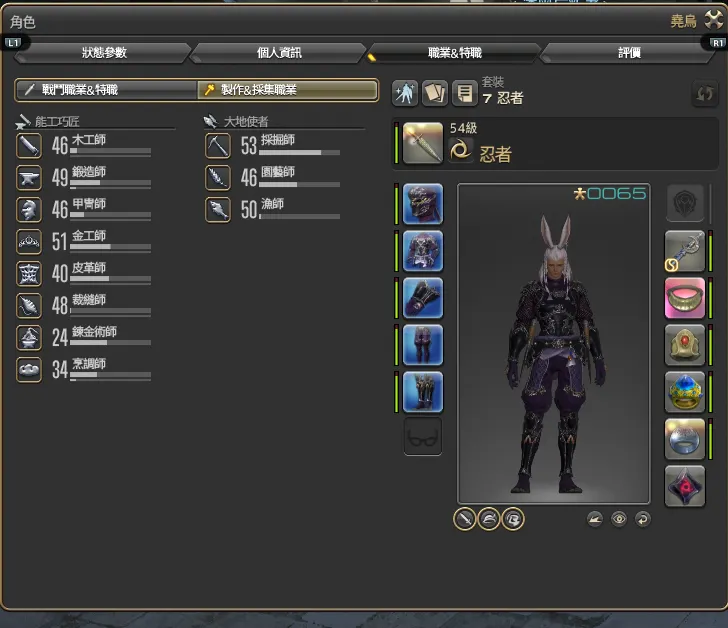This screenshot has width=728, height=628.
Task: Click the eye icon below the character preview
Action: click(x=619, y=519)
